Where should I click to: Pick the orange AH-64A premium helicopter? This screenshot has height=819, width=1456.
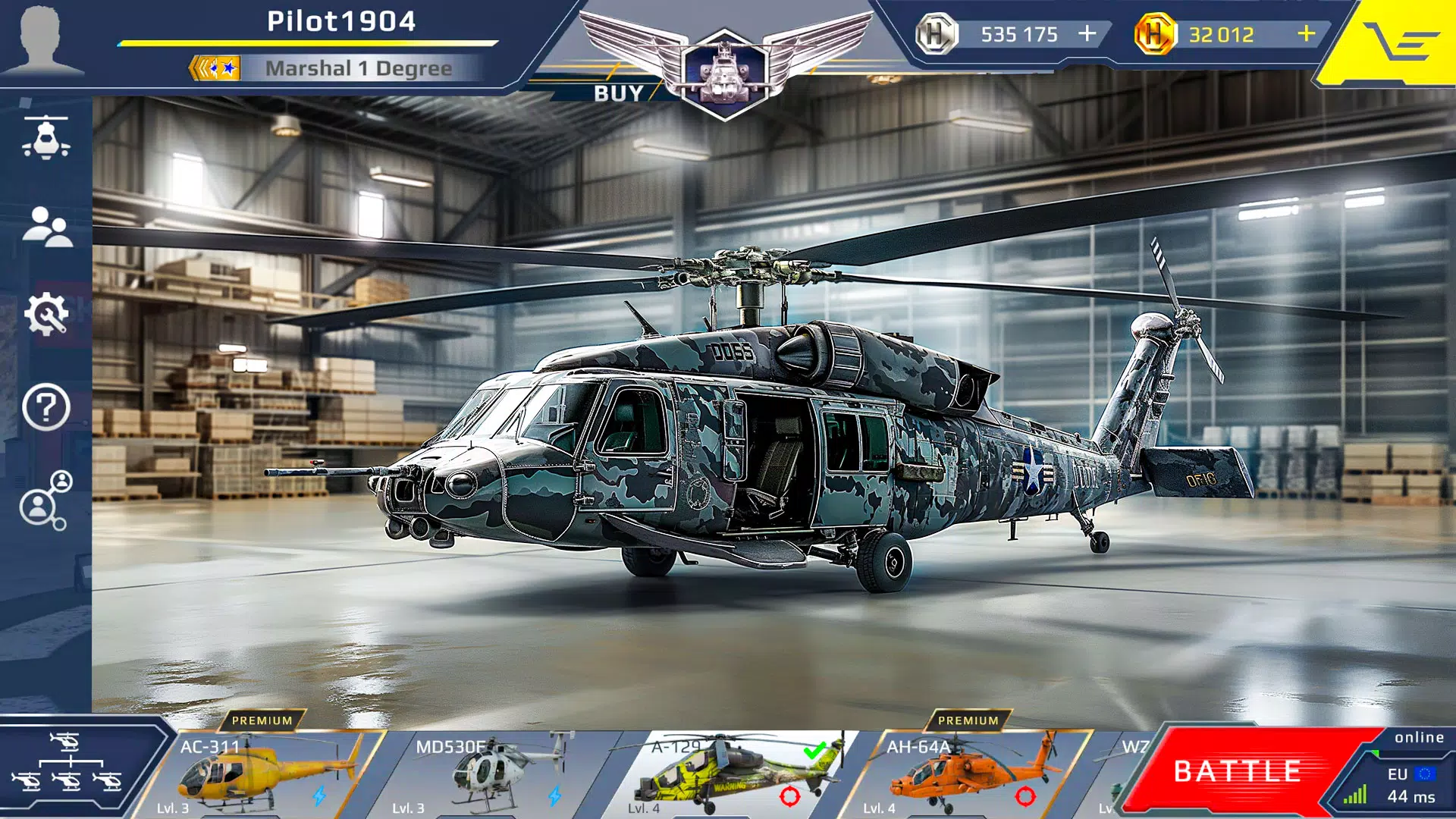click(967, 775)
